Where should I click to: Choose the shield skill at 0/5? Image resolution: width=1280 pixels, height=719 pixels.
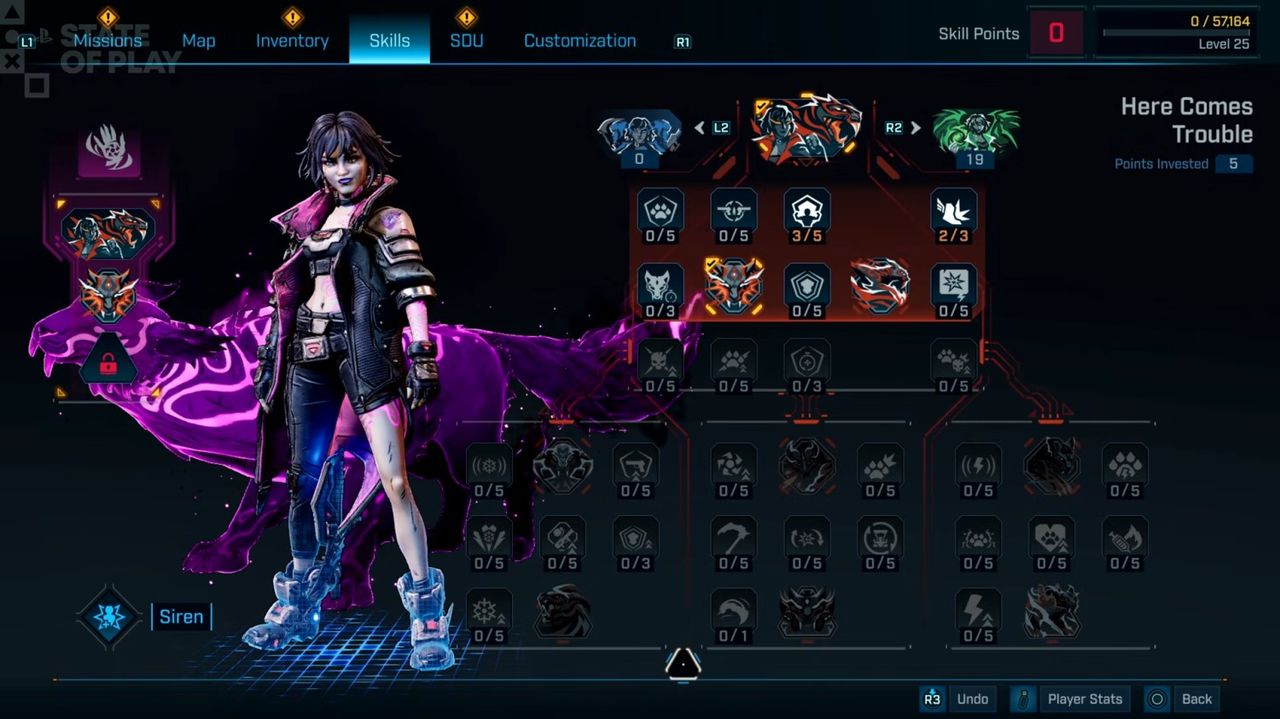[x=807, y=290]
